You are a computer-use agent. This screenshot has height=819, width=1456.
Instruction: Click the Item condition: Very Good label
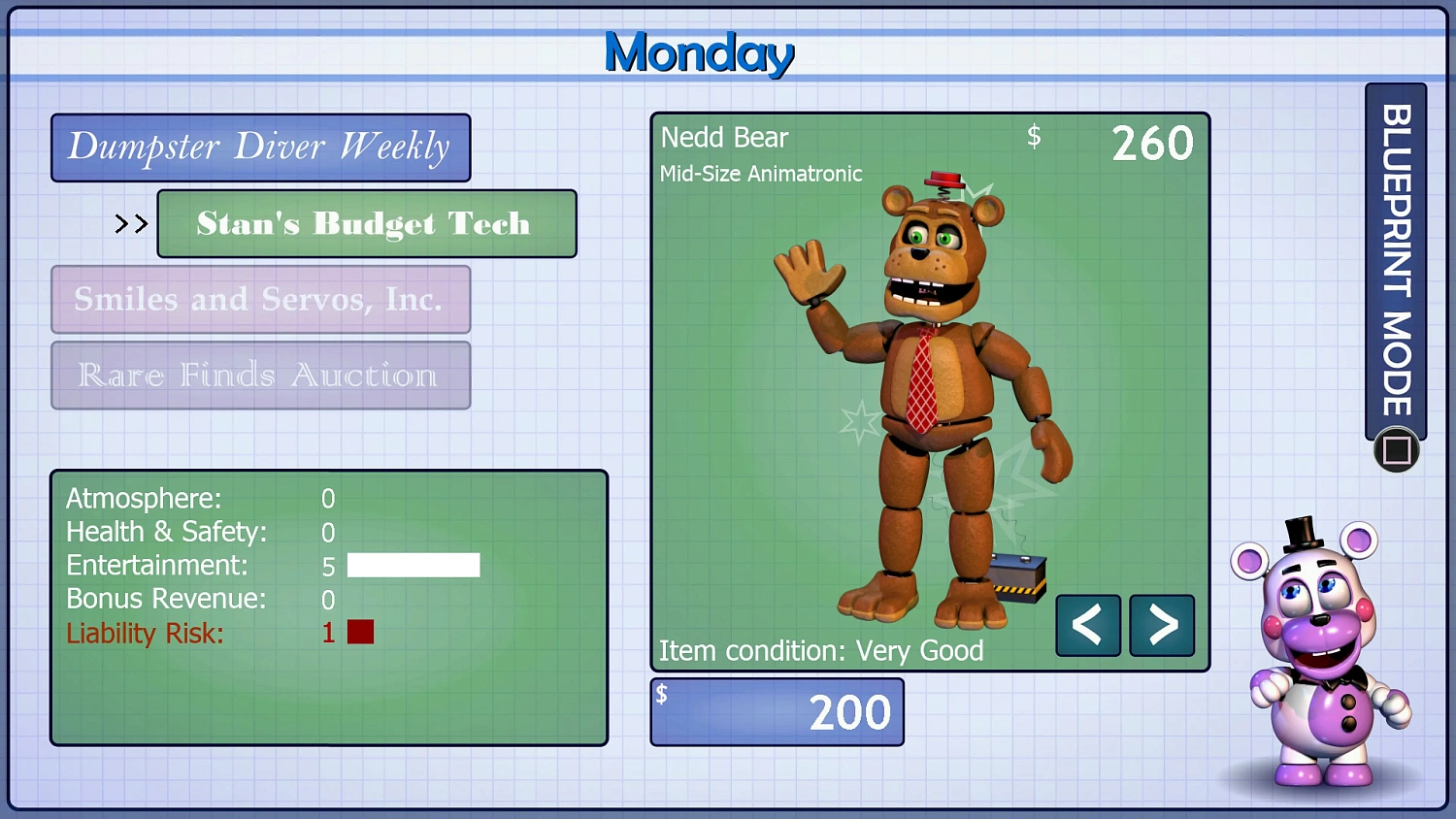tap(821, 650)
